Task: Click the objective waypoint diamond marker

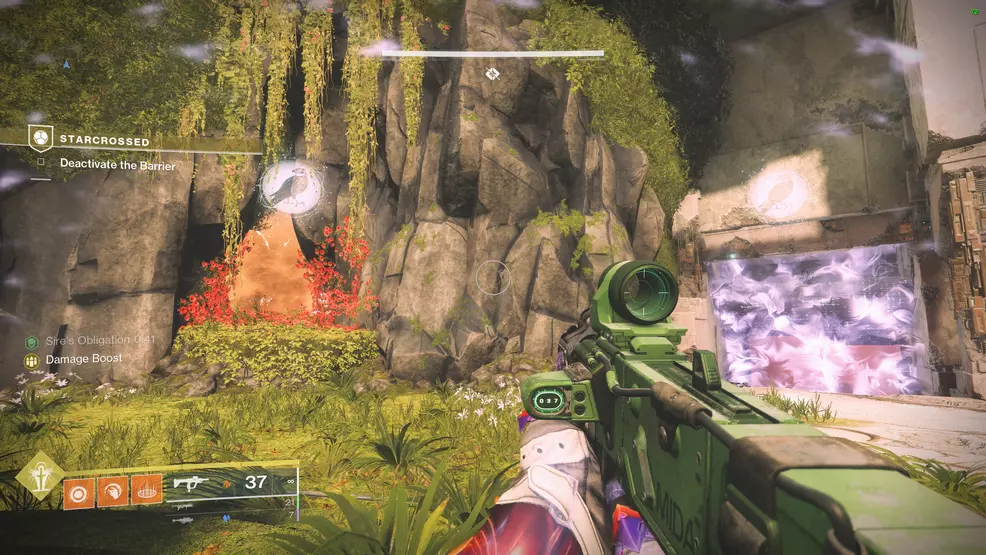Action: 491,73
